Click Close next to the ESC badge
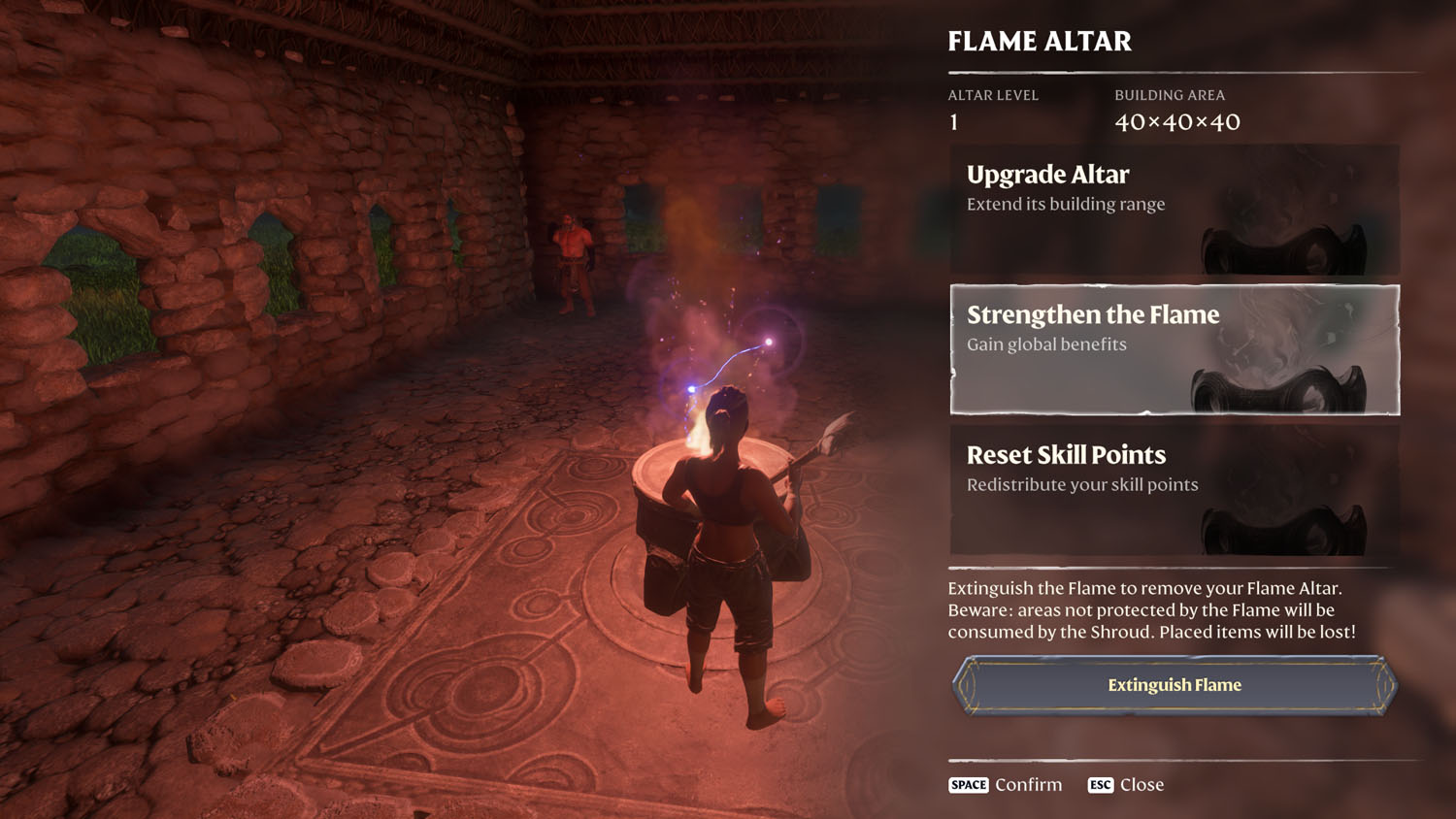 pos(1141,785)
